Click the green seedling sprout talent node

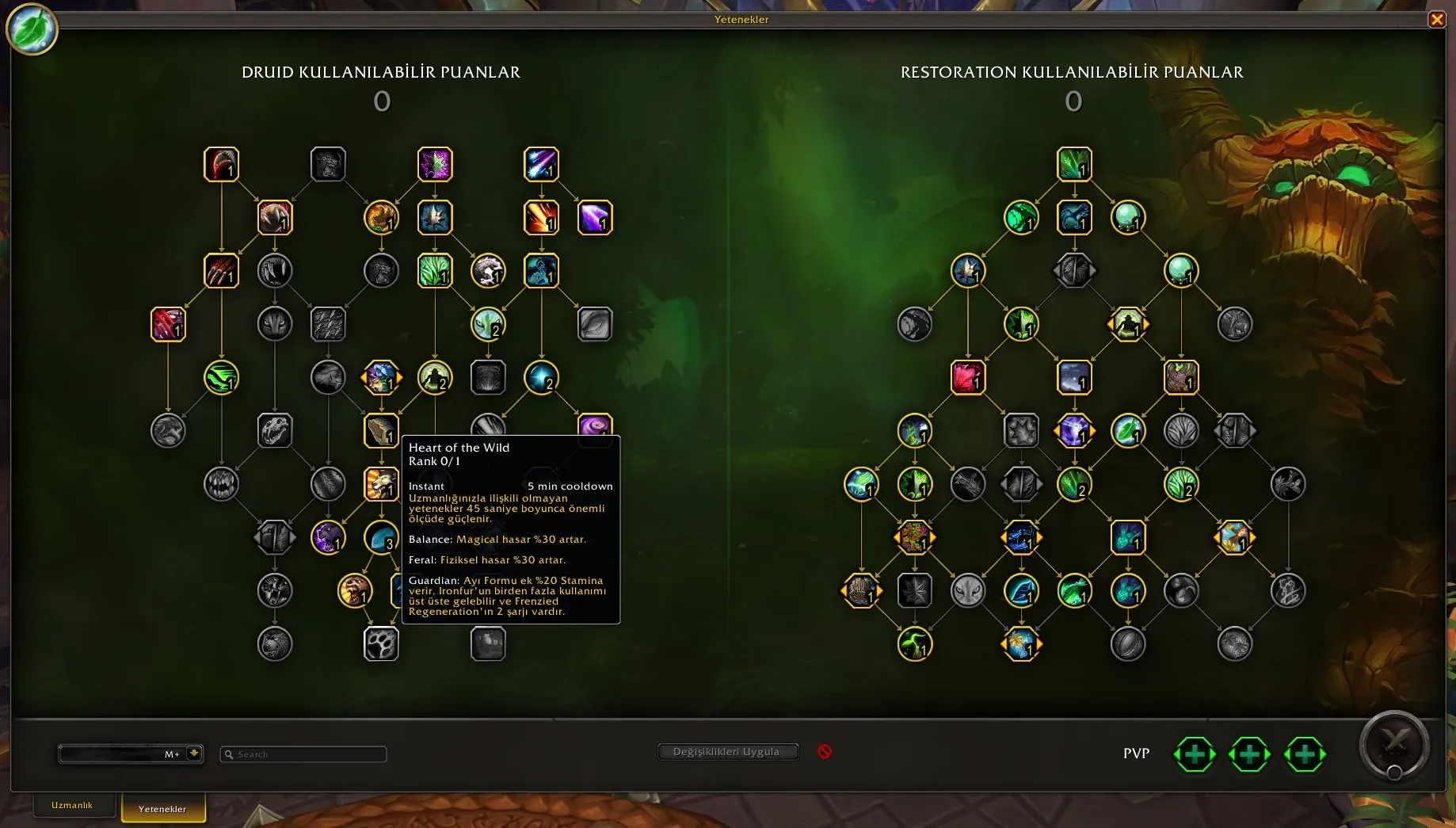coord(915,644)
